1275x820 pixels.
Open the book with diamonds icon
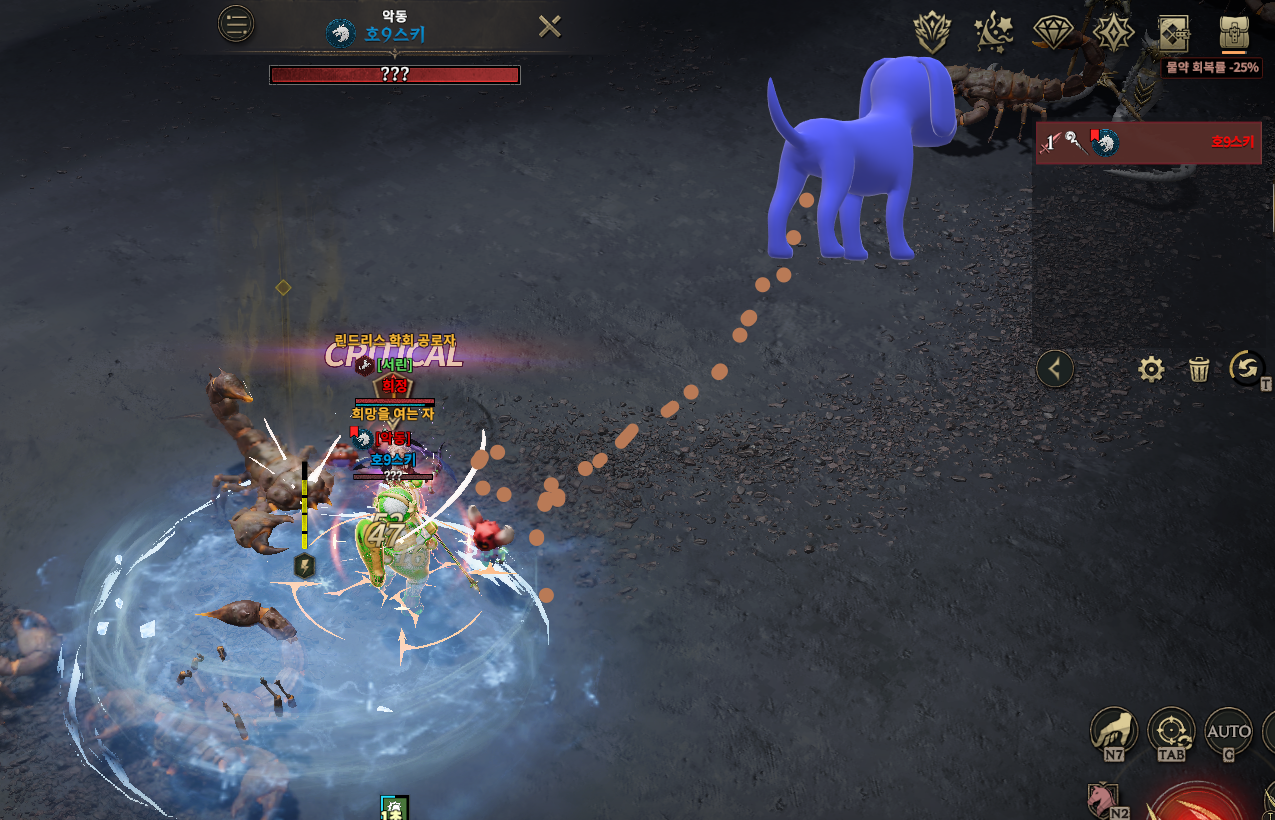point(1173,33)
